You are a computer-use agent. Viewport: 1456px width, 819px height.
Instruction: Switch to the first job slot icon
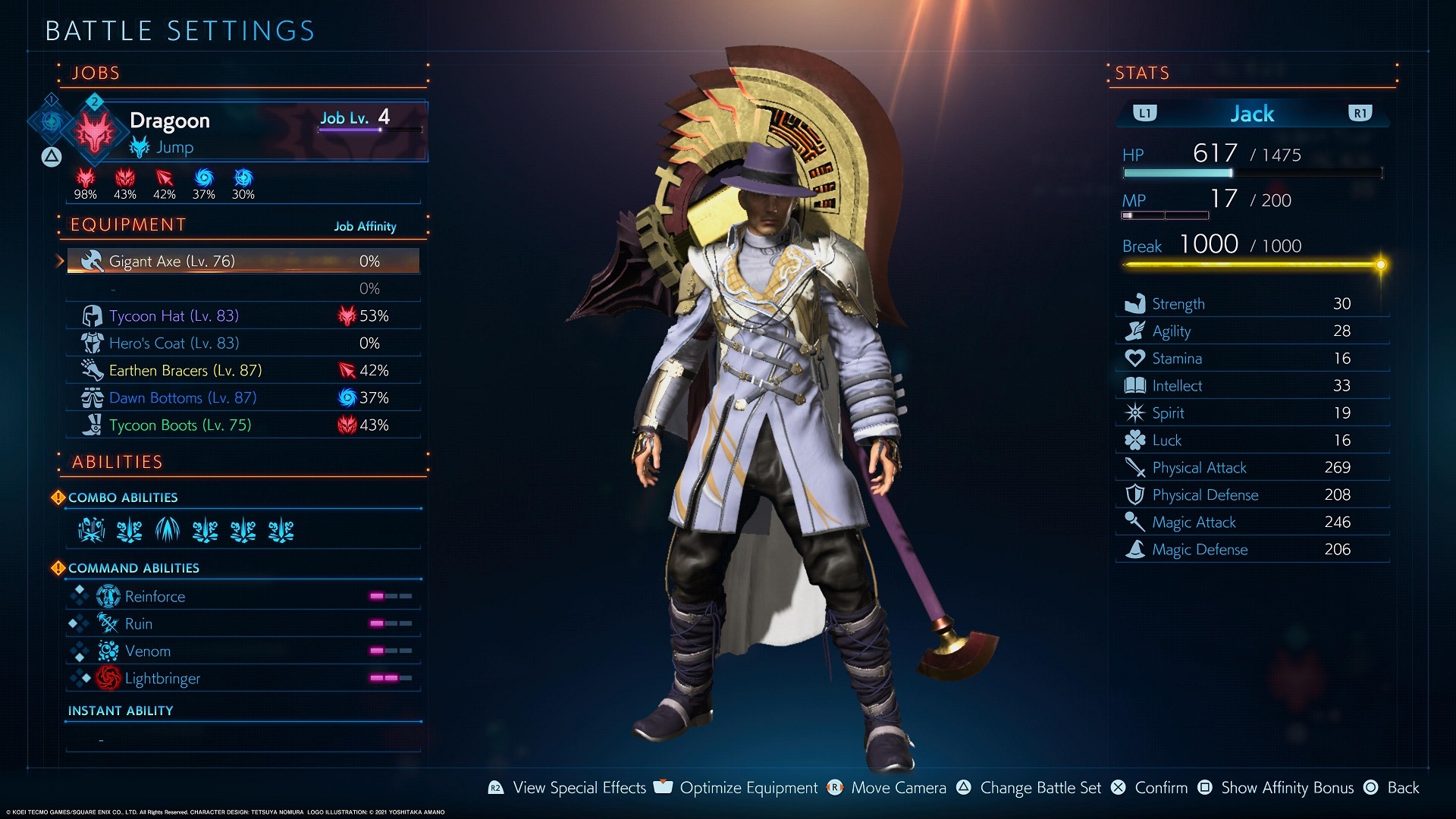52,120
